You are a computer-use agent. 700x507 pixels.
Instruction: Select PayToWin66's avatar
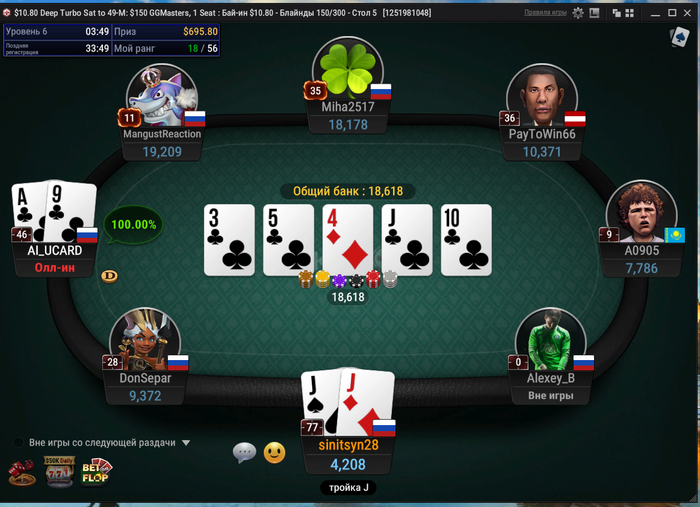point(541,96)
